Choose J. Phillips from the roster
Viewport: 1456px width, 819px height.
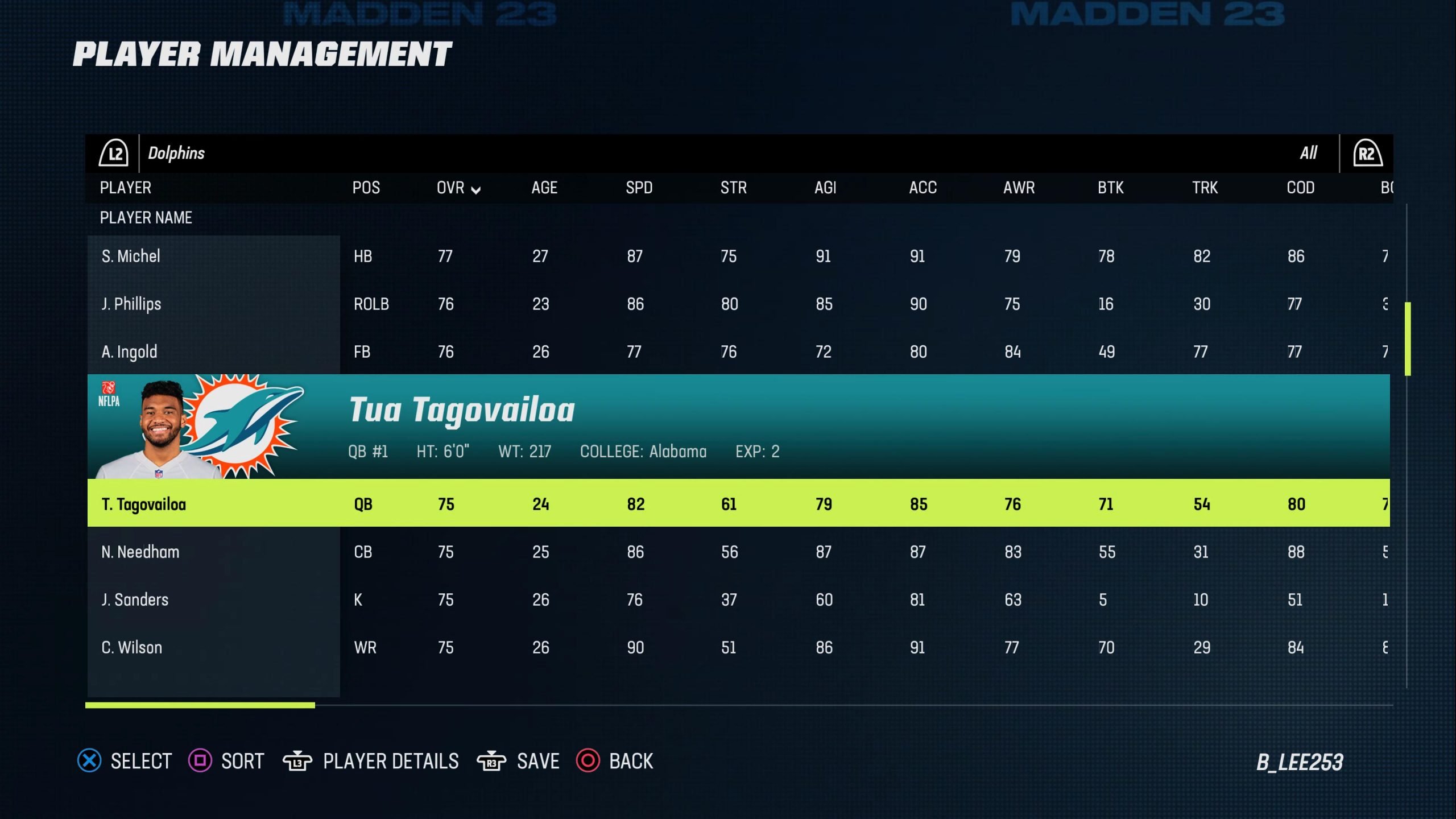[x=131, y=304]
